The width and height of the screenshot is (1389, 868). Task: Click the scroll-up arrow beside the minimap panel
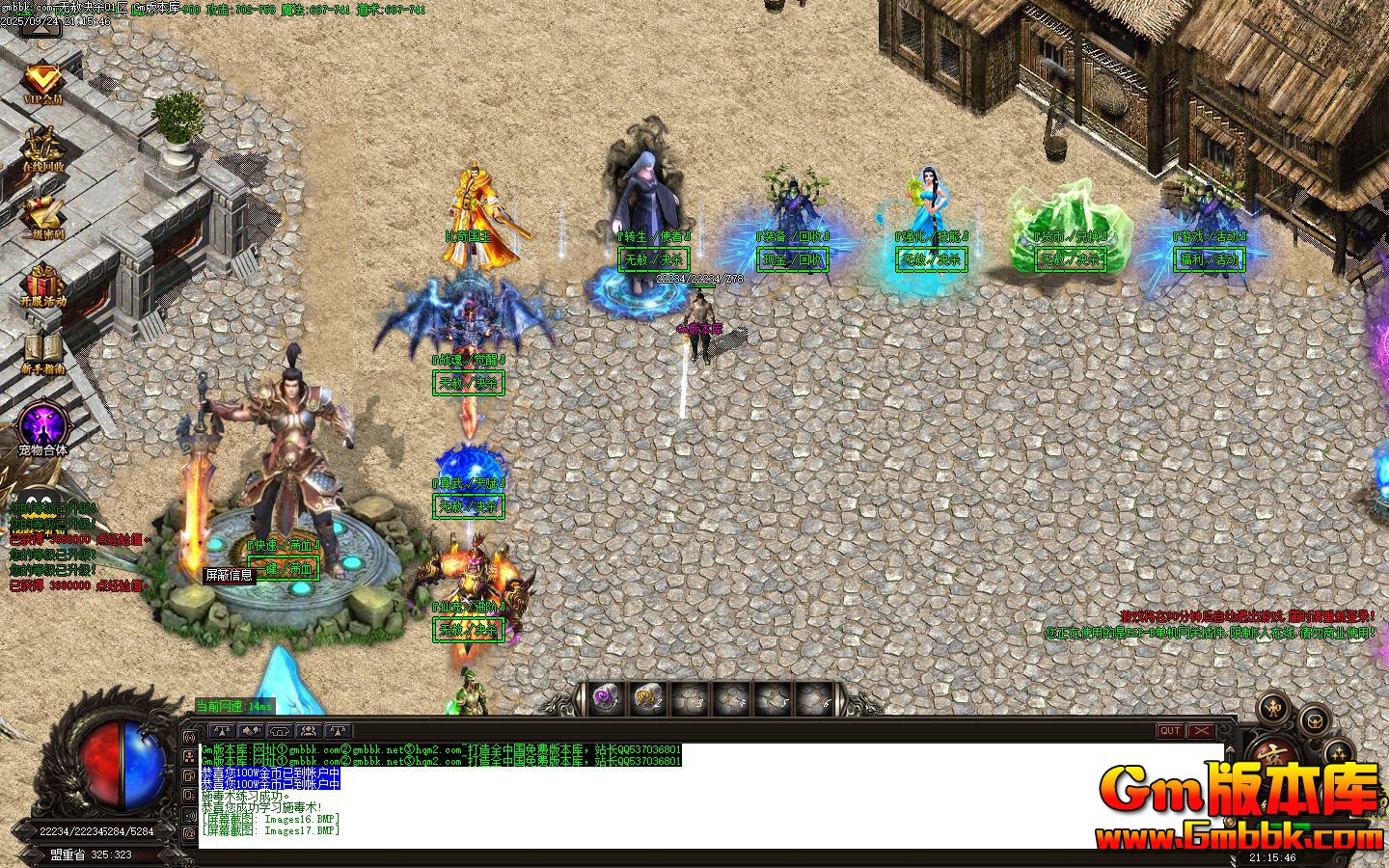pyautogui.click(x=1230, y=750)
